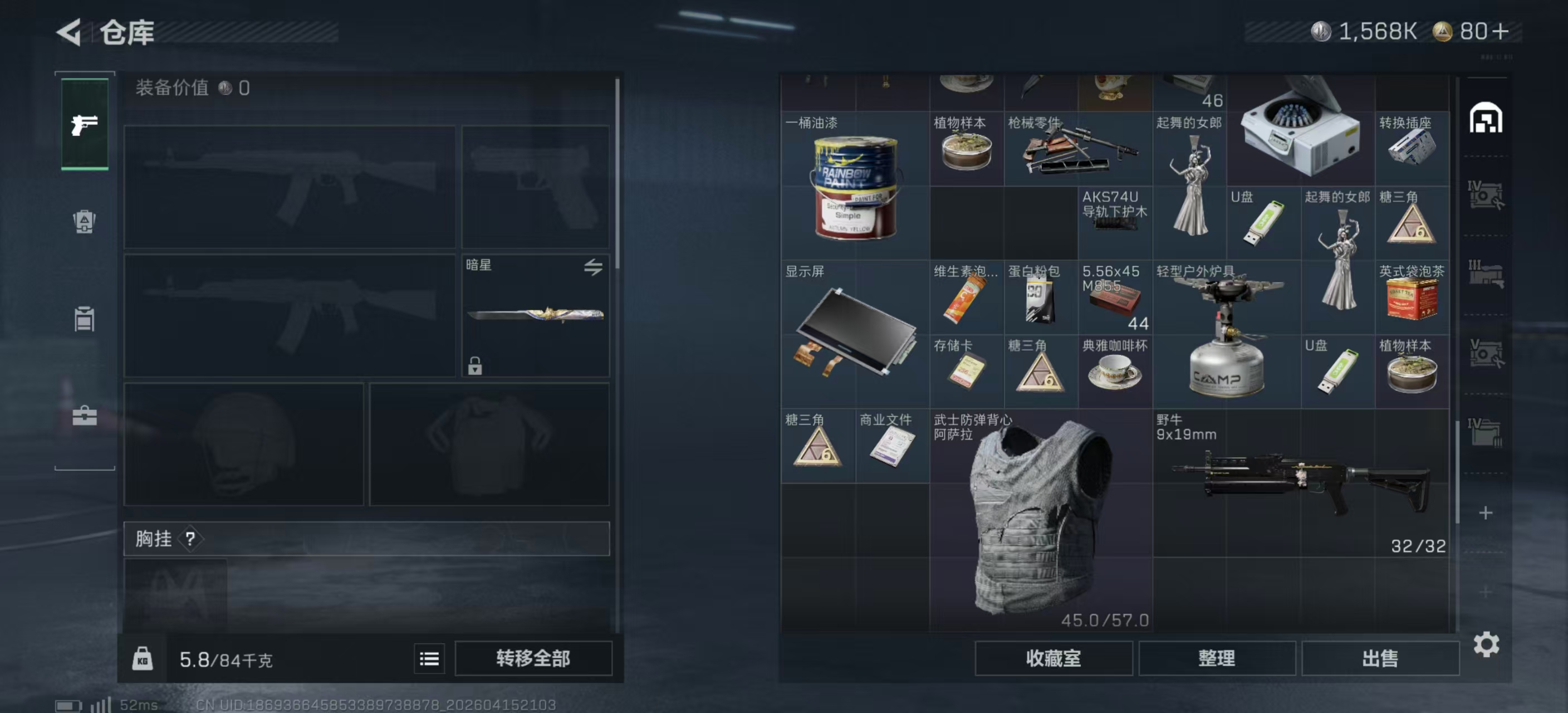Toggle the list view icon
Screen dimensions: 1568x713
coord(429,658)
